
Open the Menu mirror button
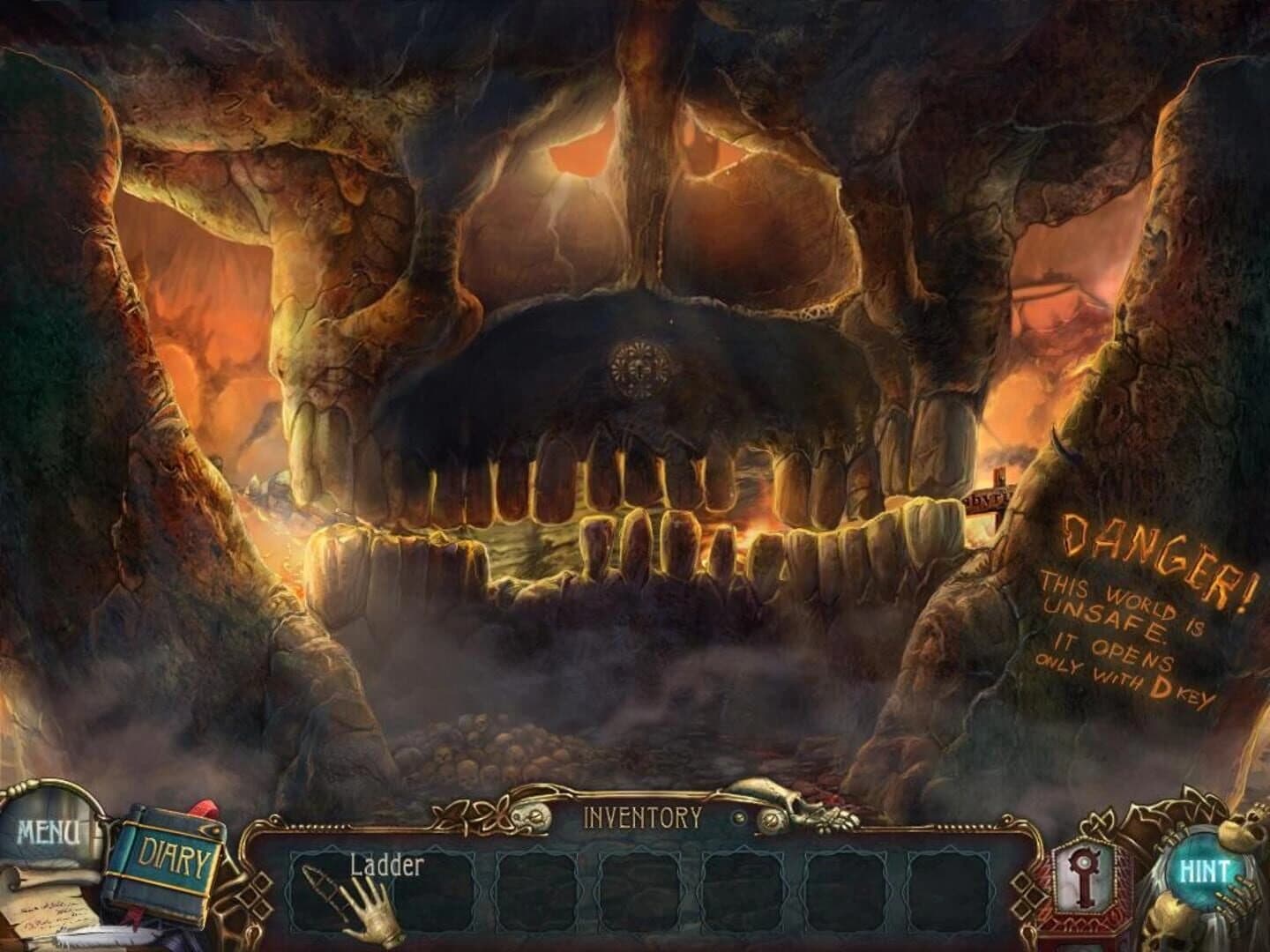point(49,829)
